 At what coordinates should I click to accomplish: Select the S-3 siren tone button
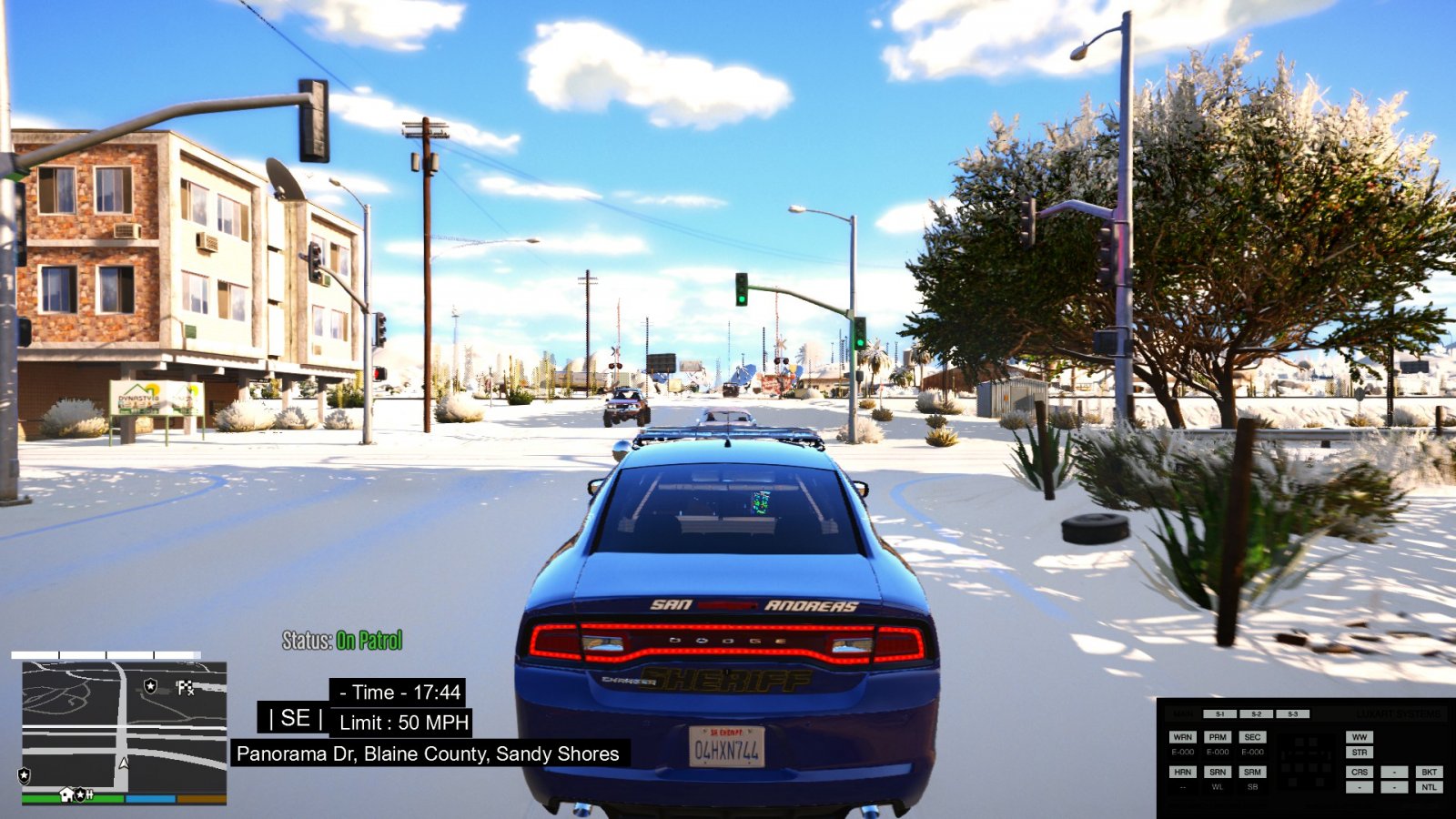coord(1292,714)
